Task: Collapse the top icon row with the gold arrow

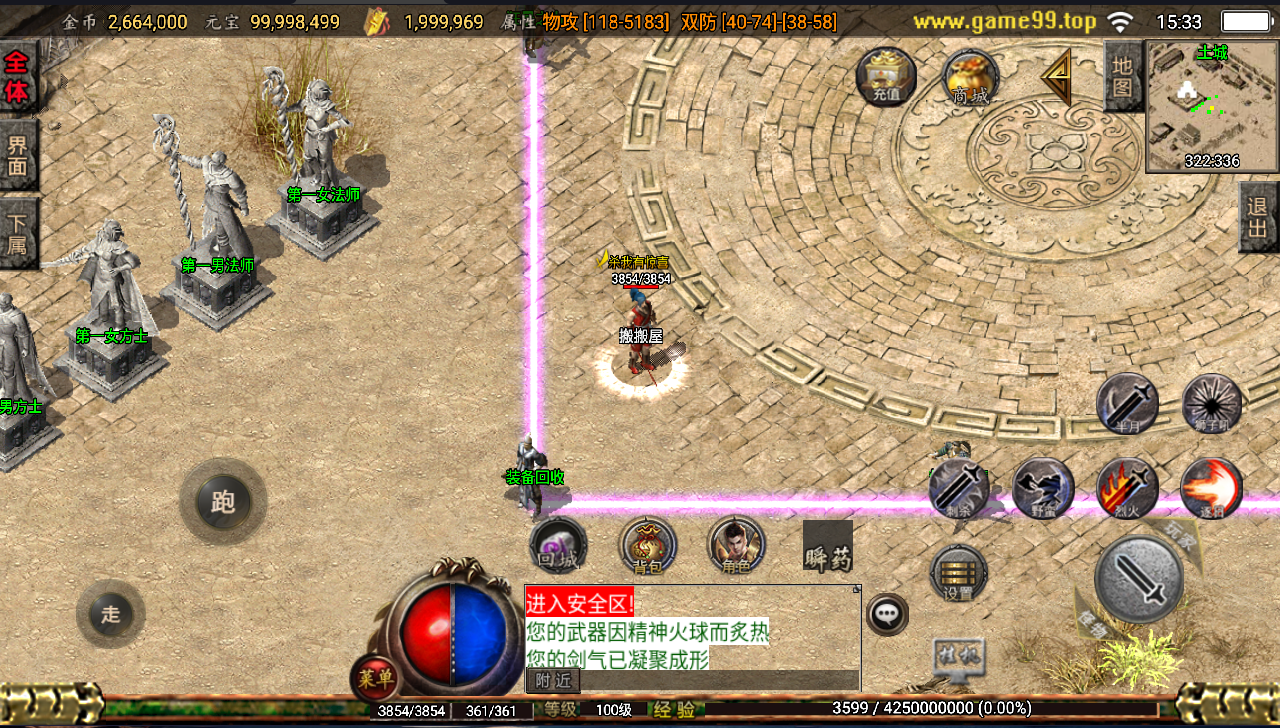Action: 1055,76
